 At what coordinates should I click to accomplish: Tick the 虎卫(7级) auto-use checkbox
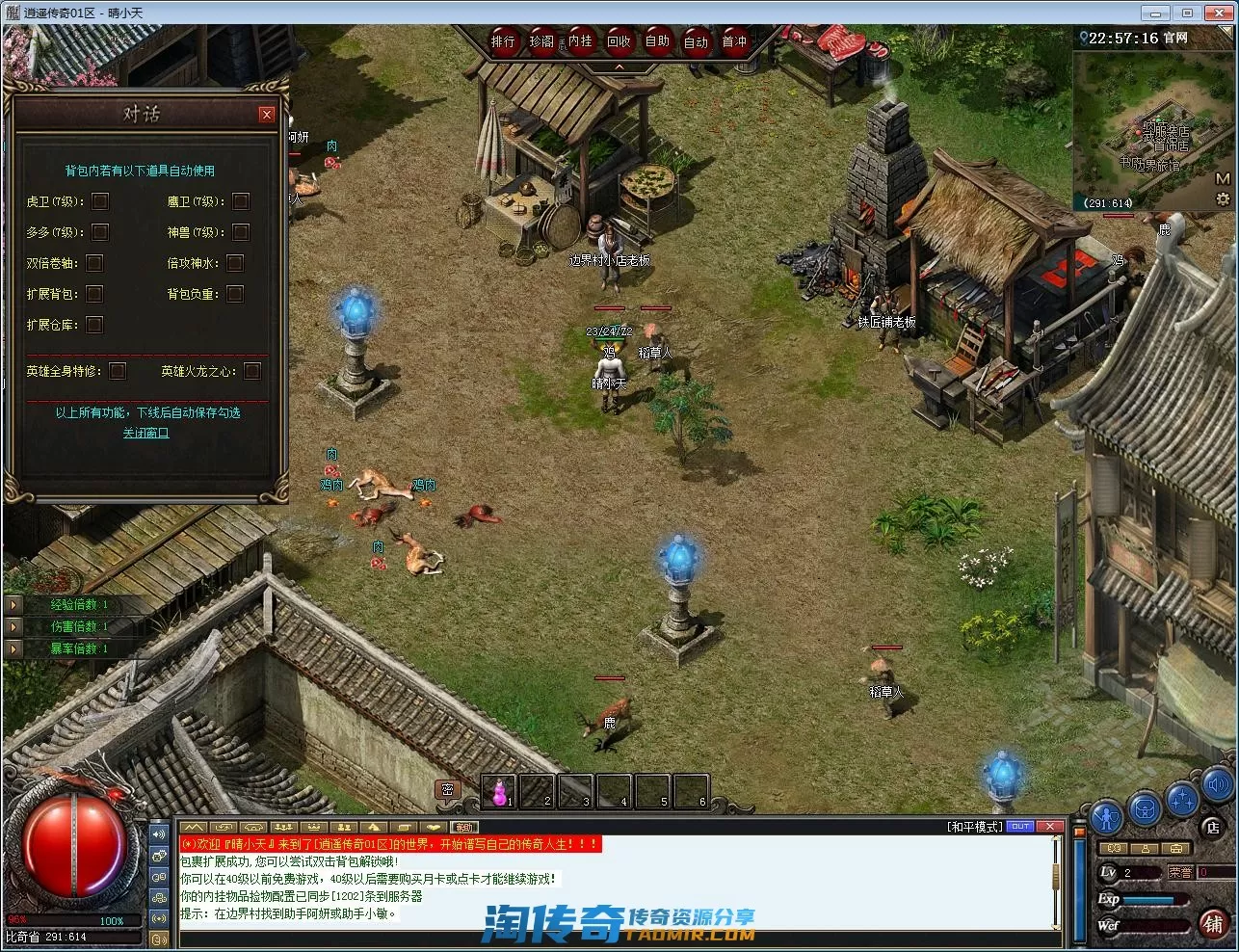[100, 201]
